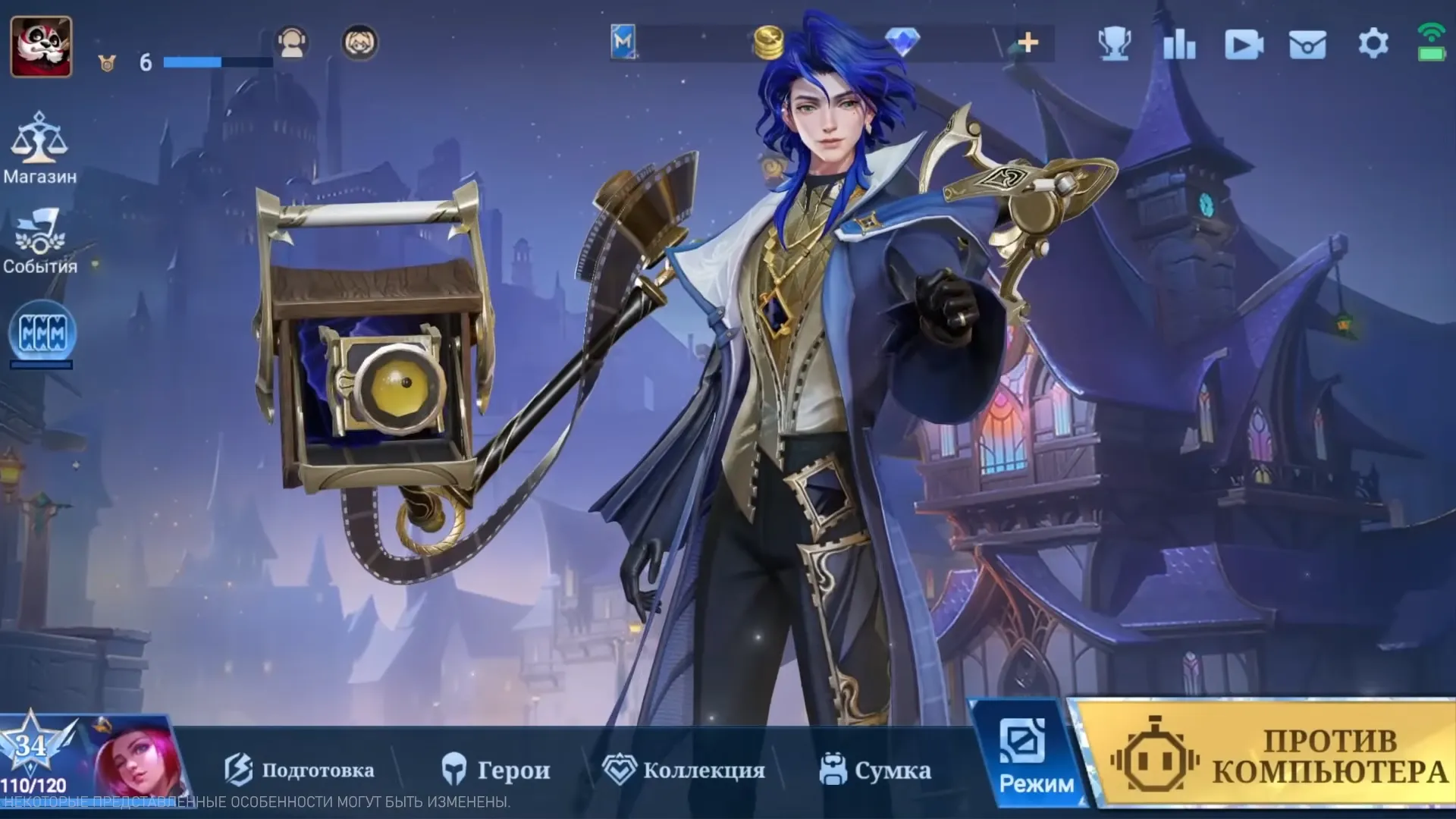Open the trophy achievements icon

[x=1115, y=44]
